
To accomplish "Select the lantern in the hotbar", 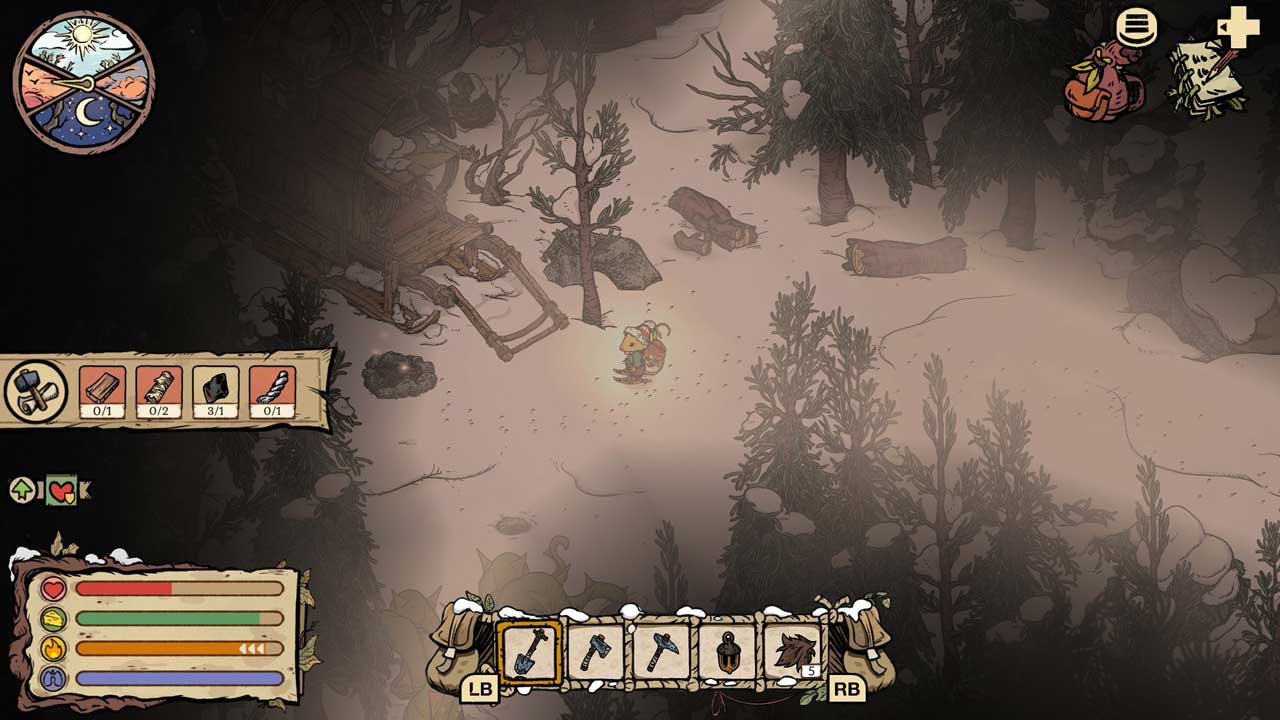I will click(727, 652).
